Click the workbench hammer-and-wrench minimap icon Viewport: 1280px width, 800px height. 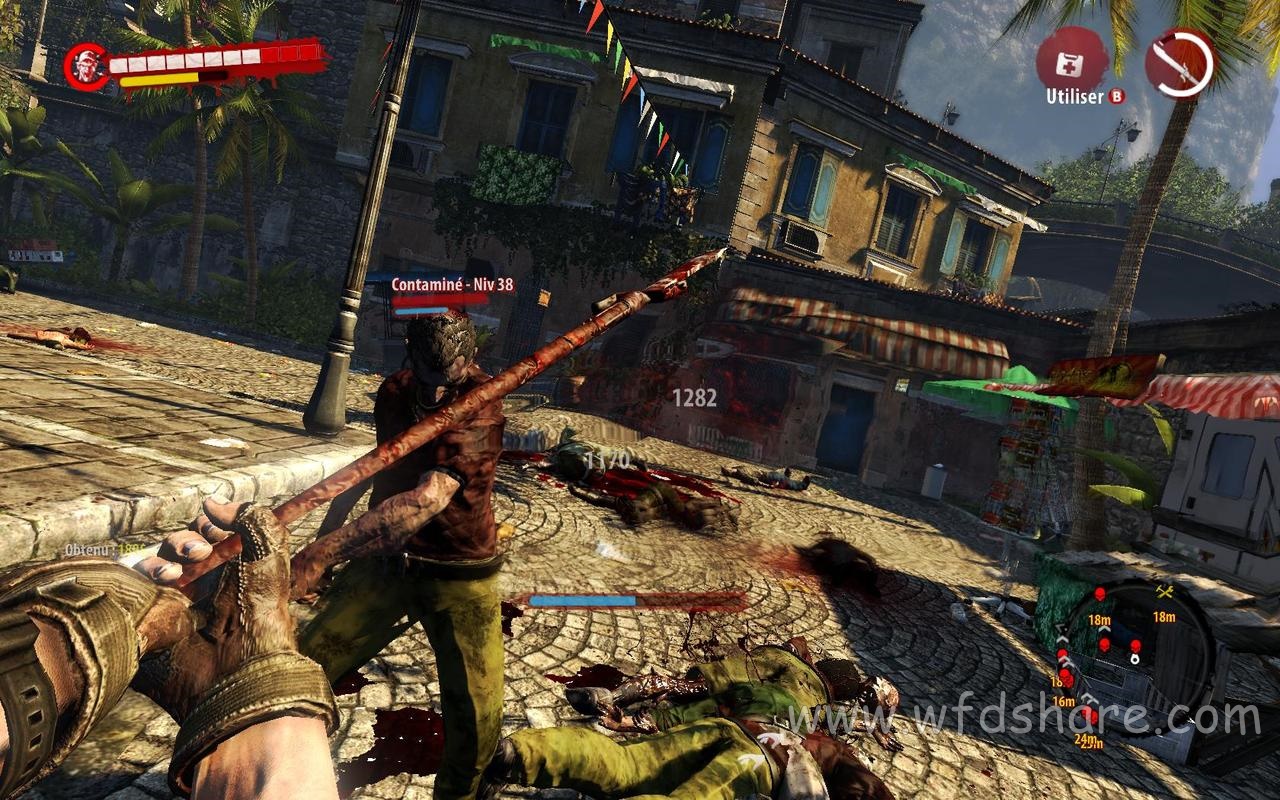coord(1163,592)
